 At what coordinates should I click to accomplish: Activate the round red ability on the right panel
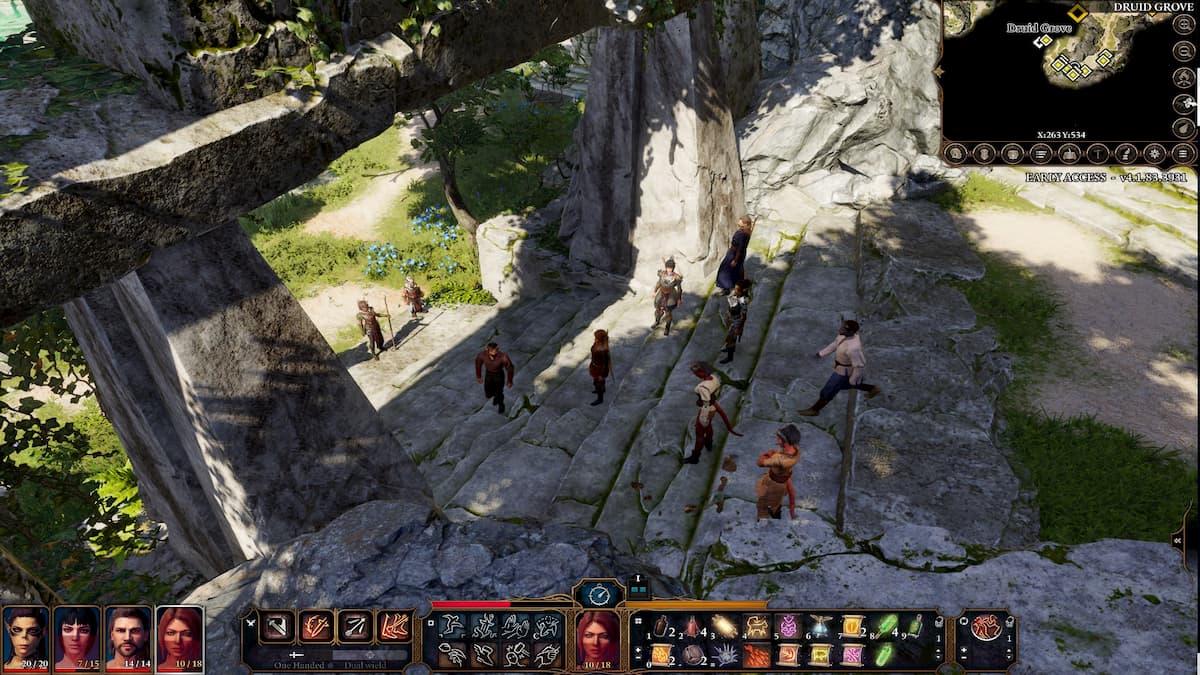click(985, 628)
